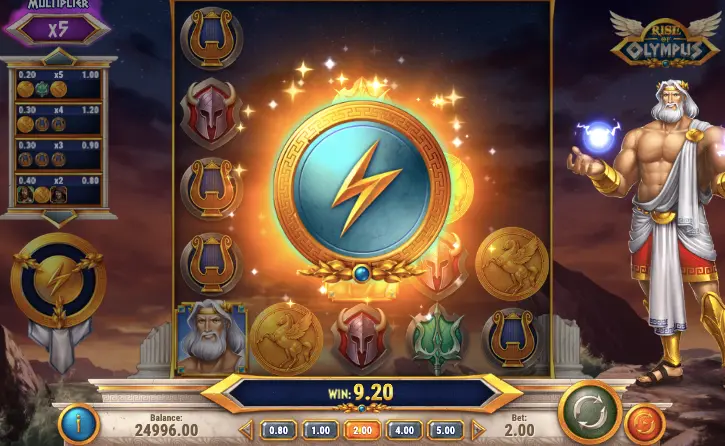Select the 0.80 bet amount
Screen dimensions: 725x446
(278, 430)
